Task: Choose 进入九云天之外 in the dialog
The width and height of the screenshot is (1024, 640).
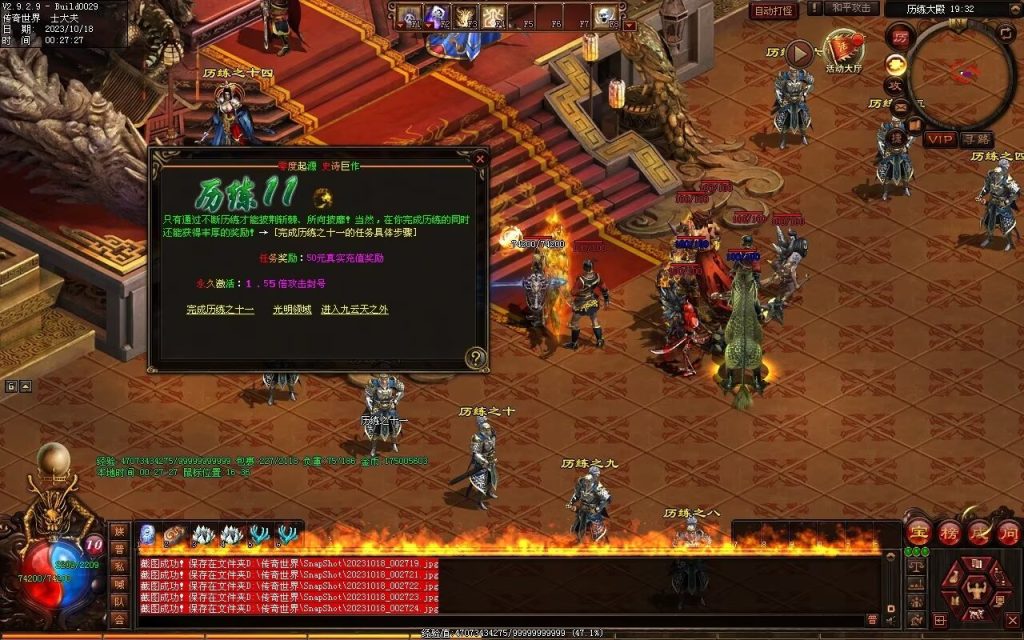Action: pos(354,310)
